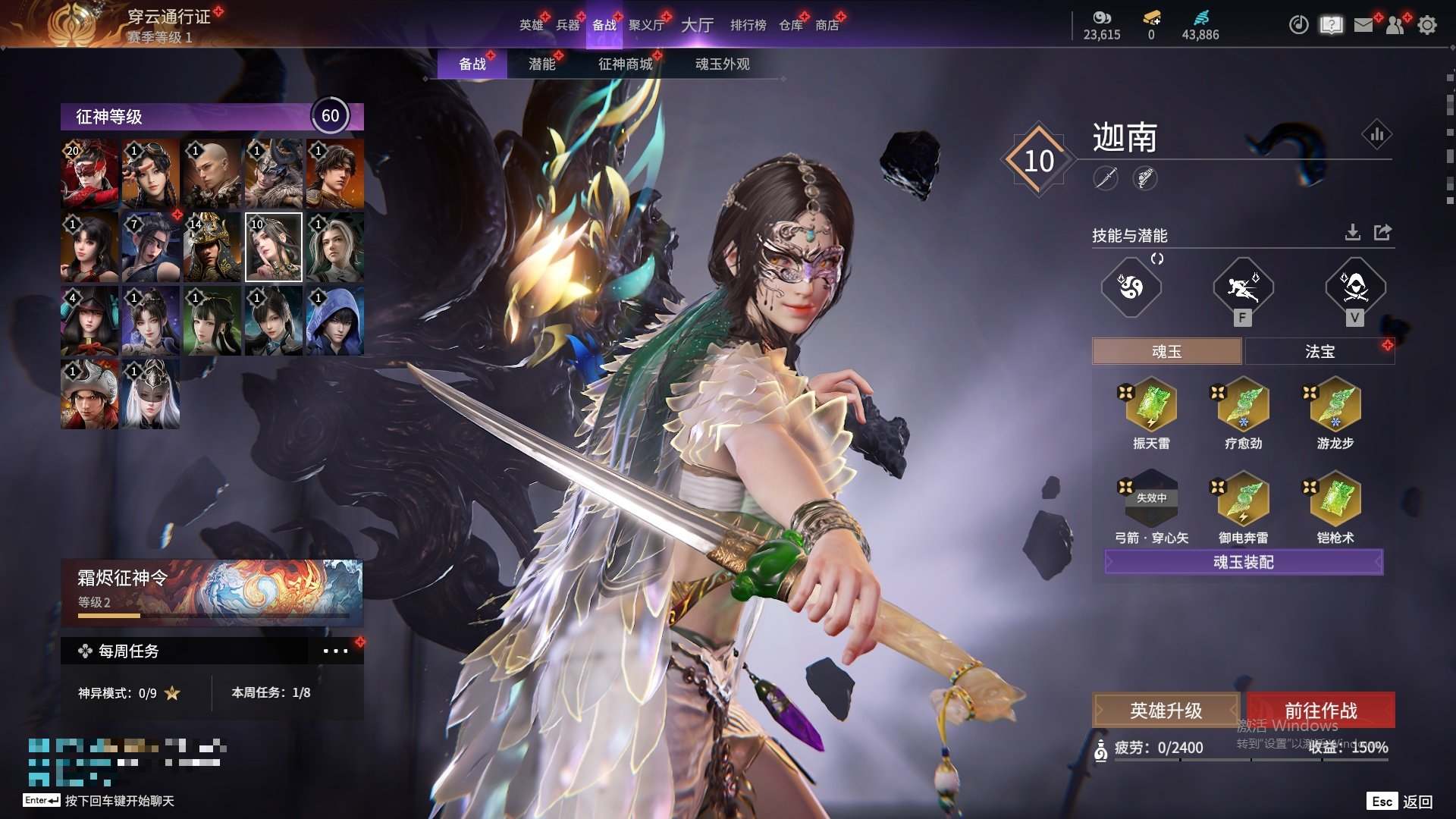Open the mail envelope icon

(x=1363, y=25)
